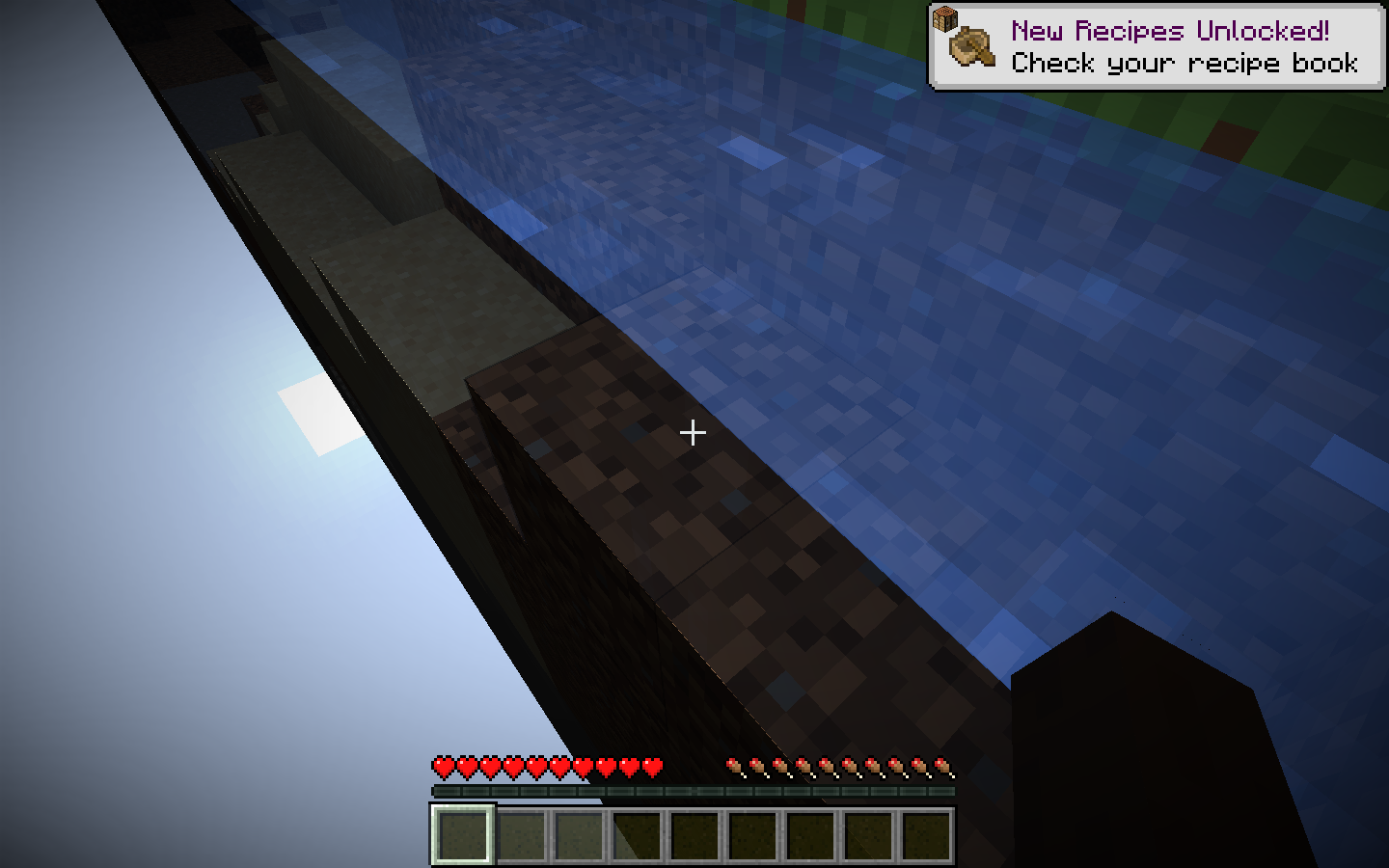1389x868 pixels.
Task: Click the last heart in the health bar
Action: [x=654, y=766]
